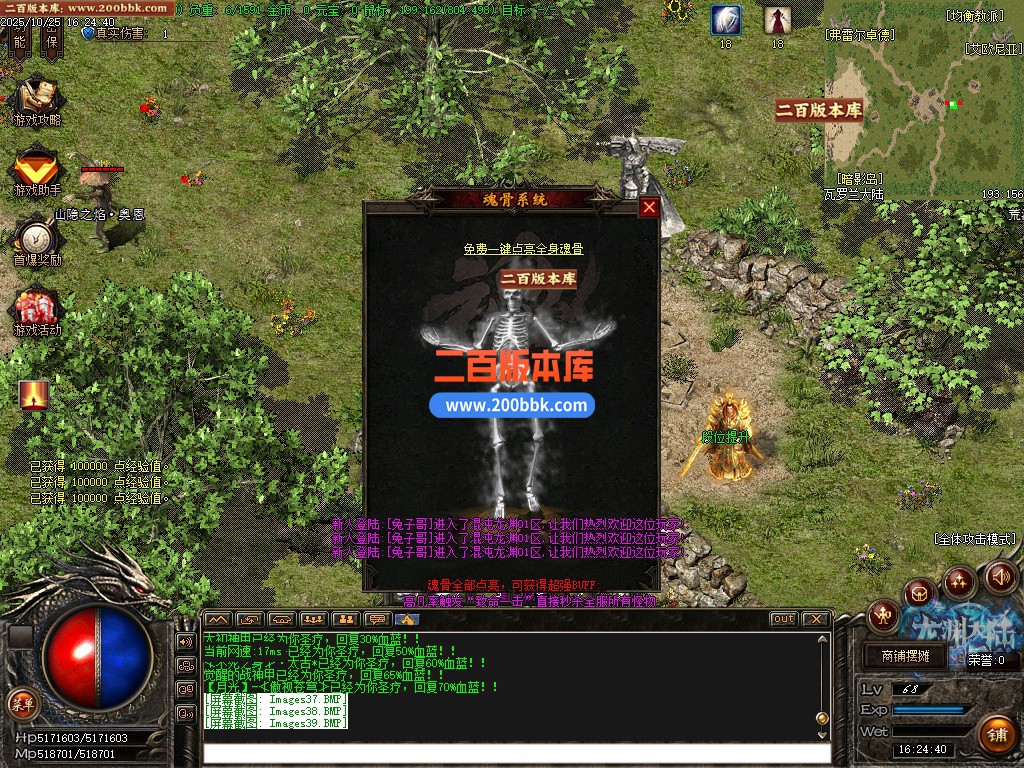Click the chat text input field

pyautogui.click(x=515, y=753)
